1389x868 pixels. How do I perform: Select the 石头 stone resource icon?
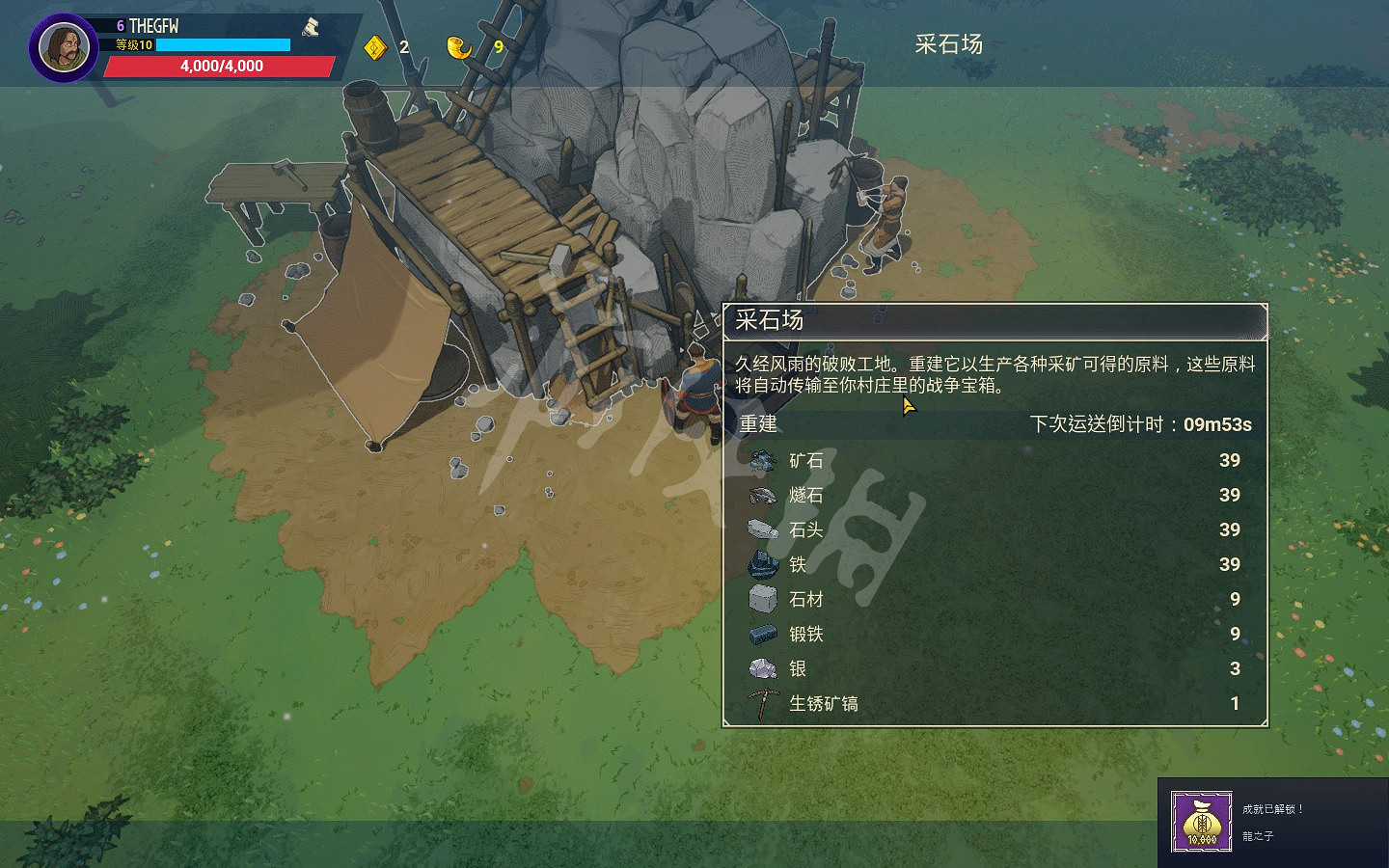[761, 530]
